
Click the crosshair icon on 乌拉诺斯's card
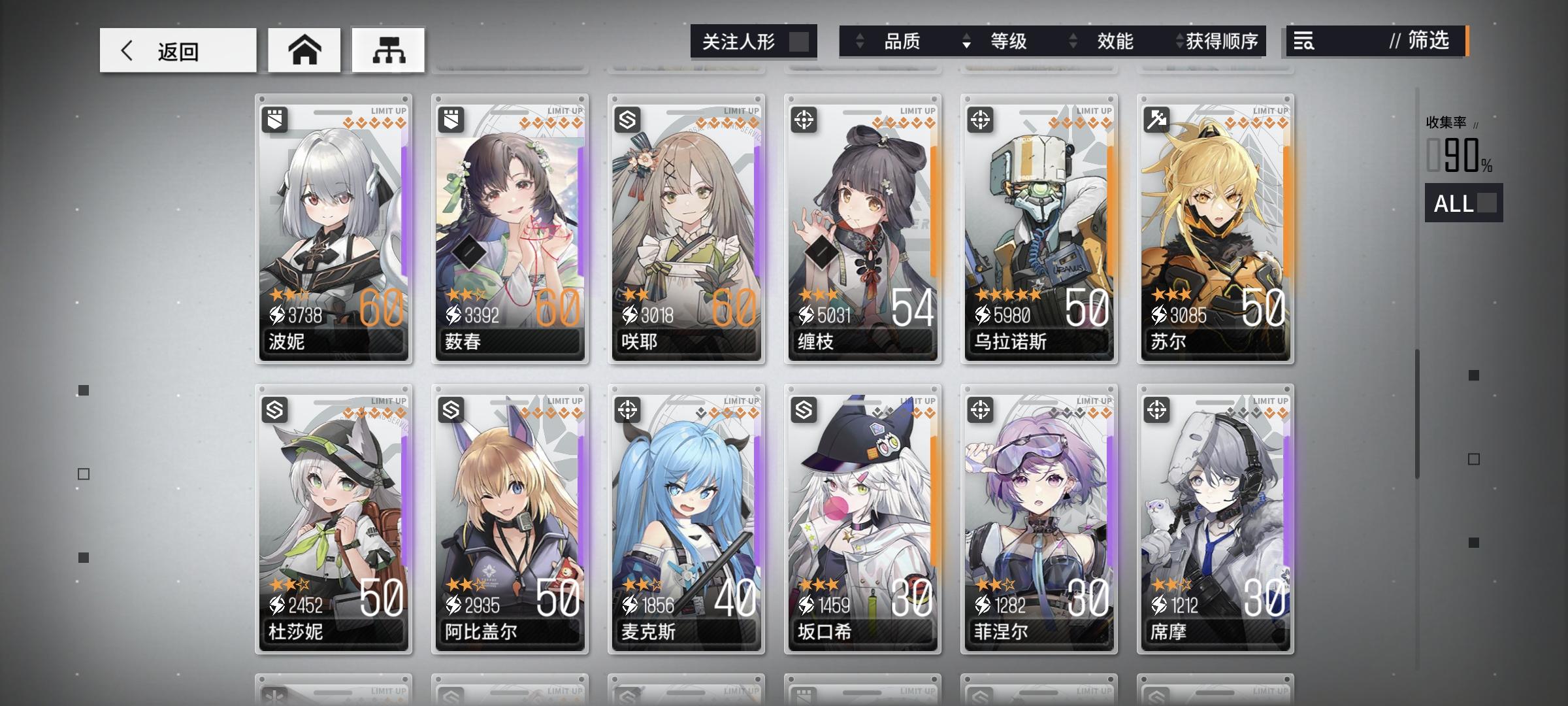(982, 118)
